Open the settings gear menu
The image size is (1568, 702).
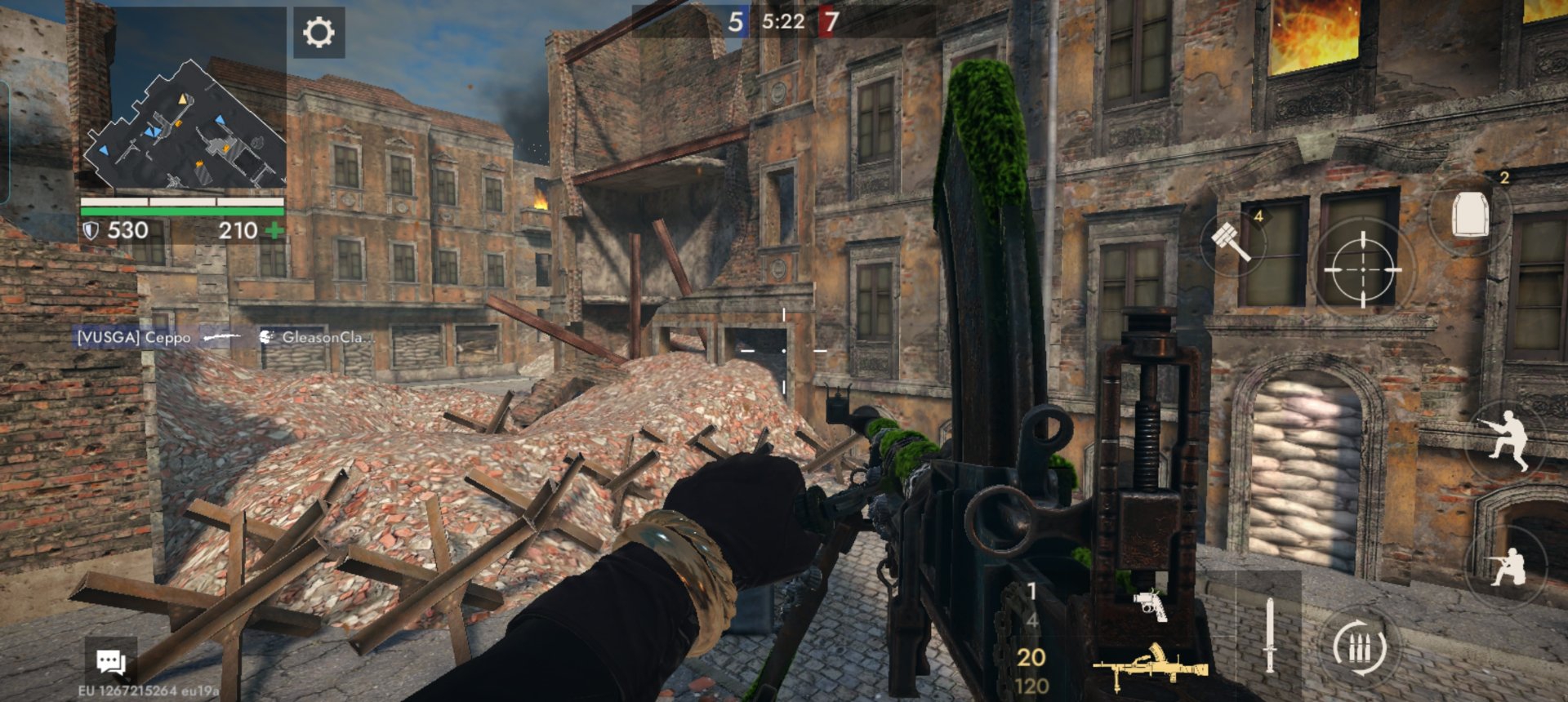point(318,33)
